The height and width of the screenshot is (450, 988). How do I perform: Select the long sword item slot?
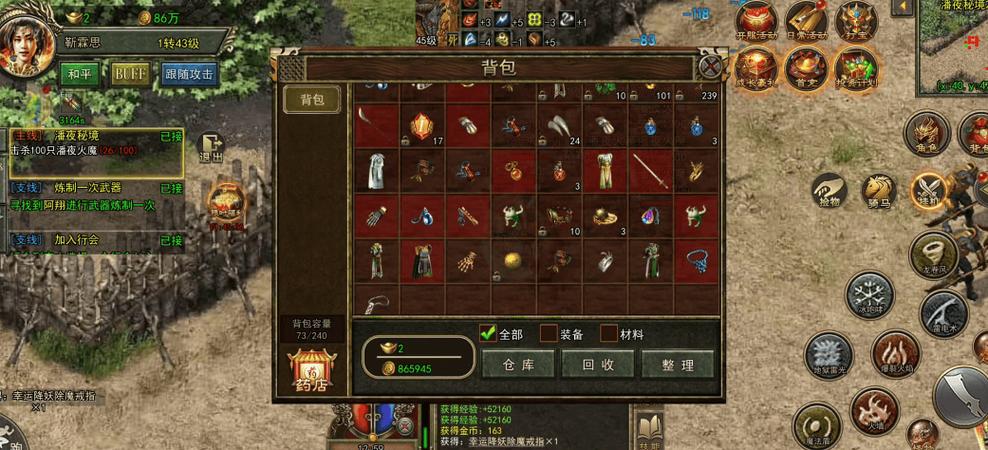(x=650, y=171)
